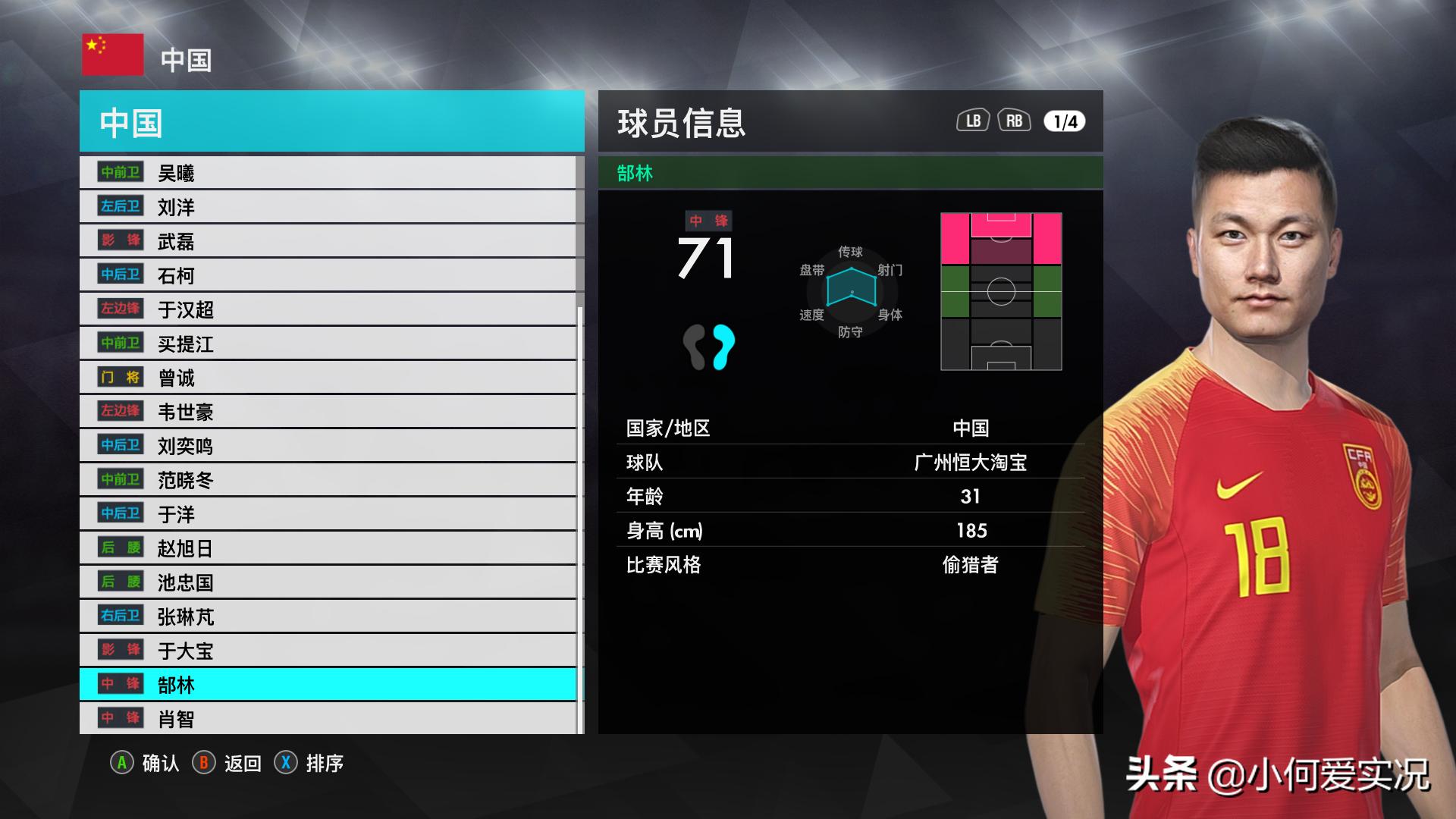The width and height of the screenshot is (1456, 819).
Task: Pick 赵旭日 from the squad
Action: pos(328,548)
